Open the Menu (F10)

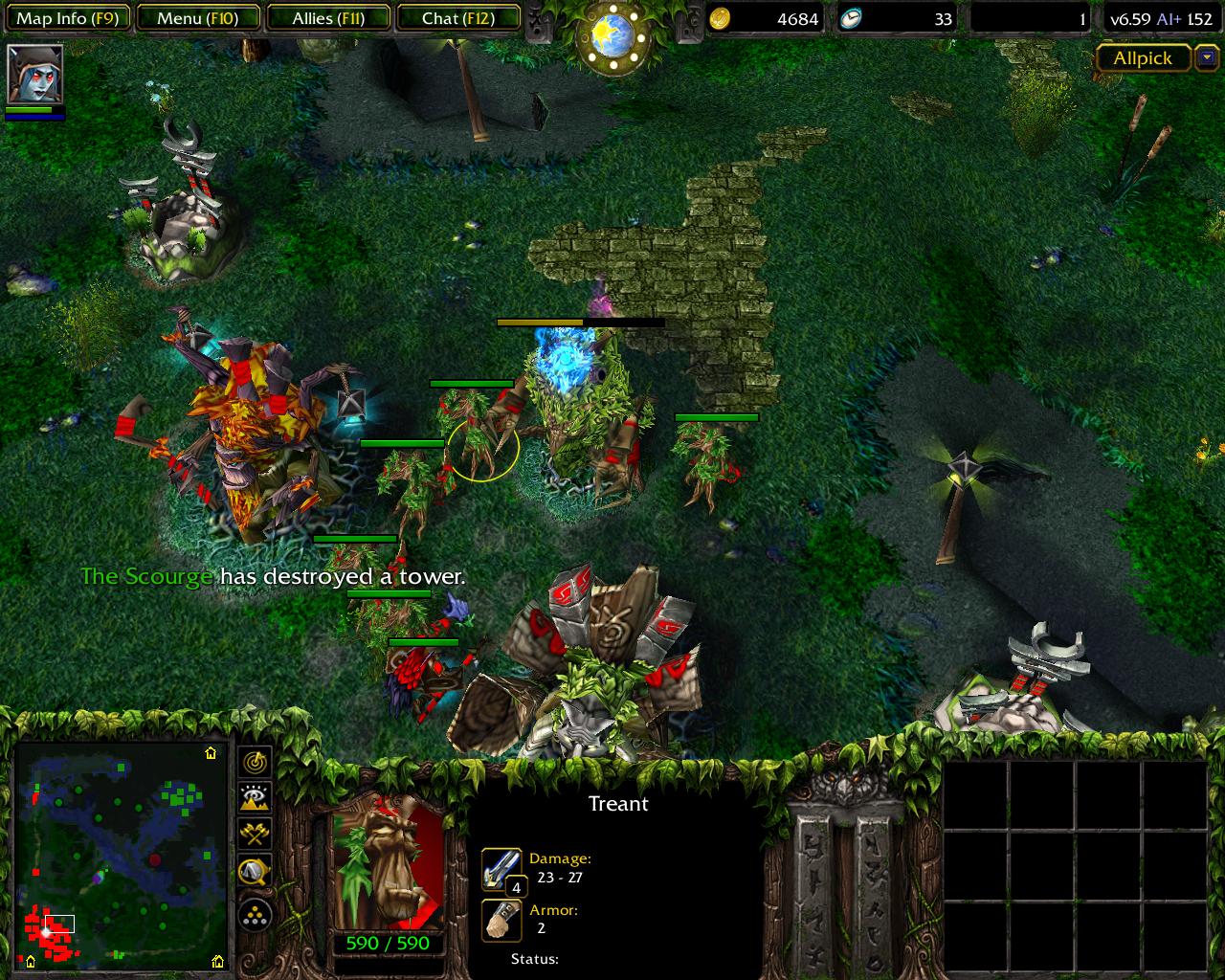point(197,16)
